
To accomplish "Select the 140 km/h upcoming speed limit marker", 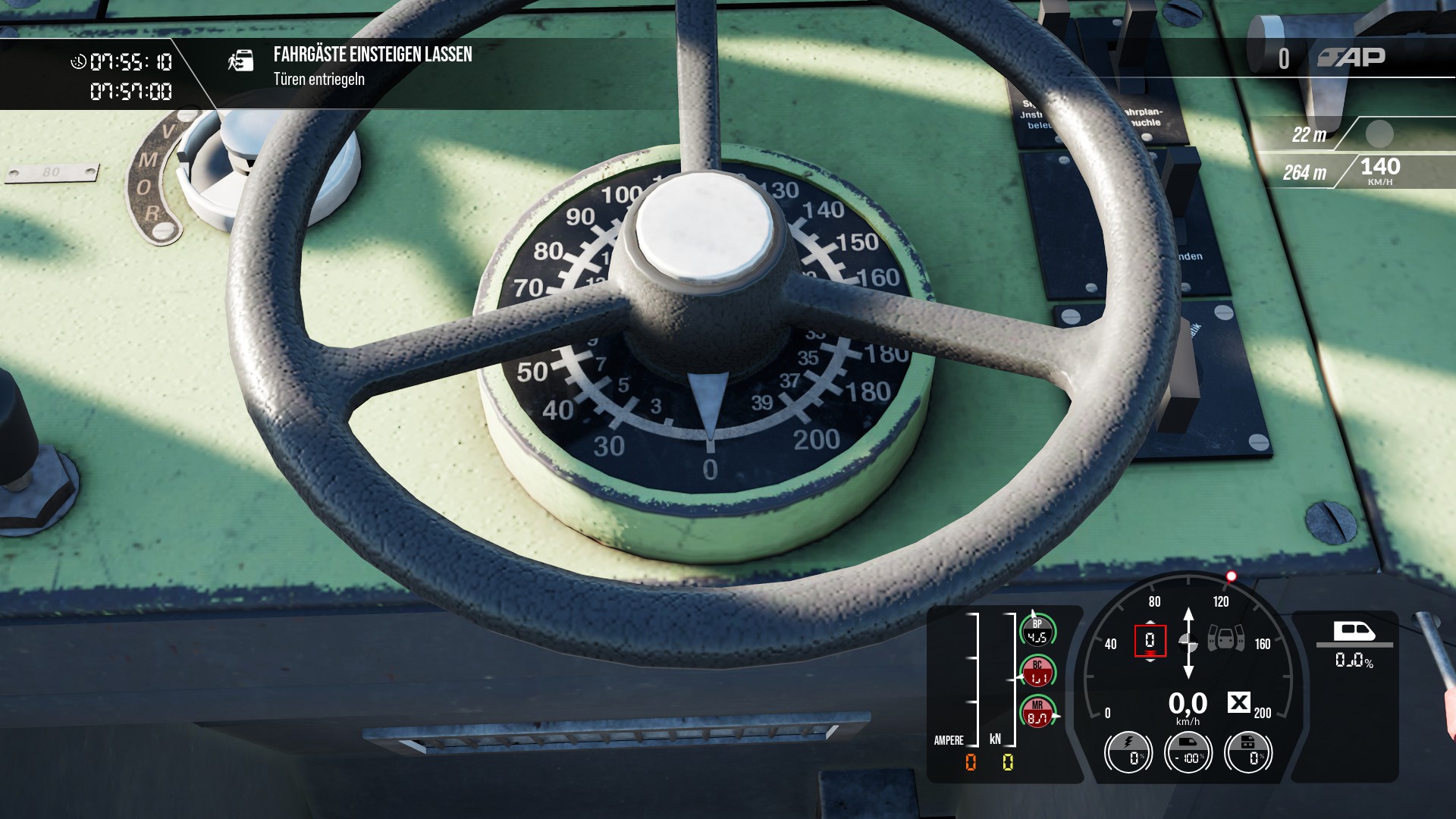I will pyautogui.click(x=1379, y=171).
